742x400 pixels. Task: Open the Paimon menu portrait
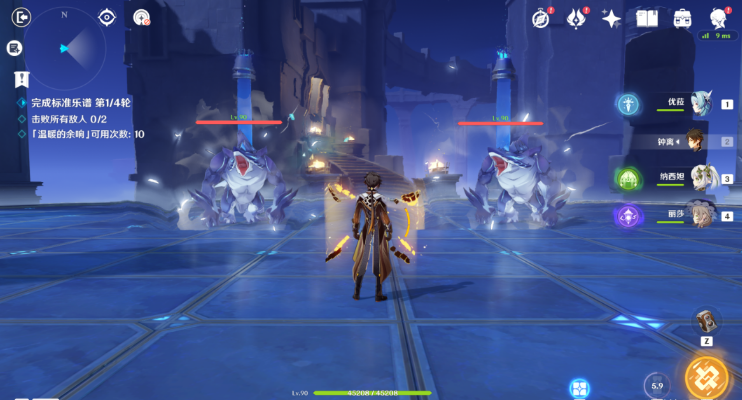coord(719,17)
